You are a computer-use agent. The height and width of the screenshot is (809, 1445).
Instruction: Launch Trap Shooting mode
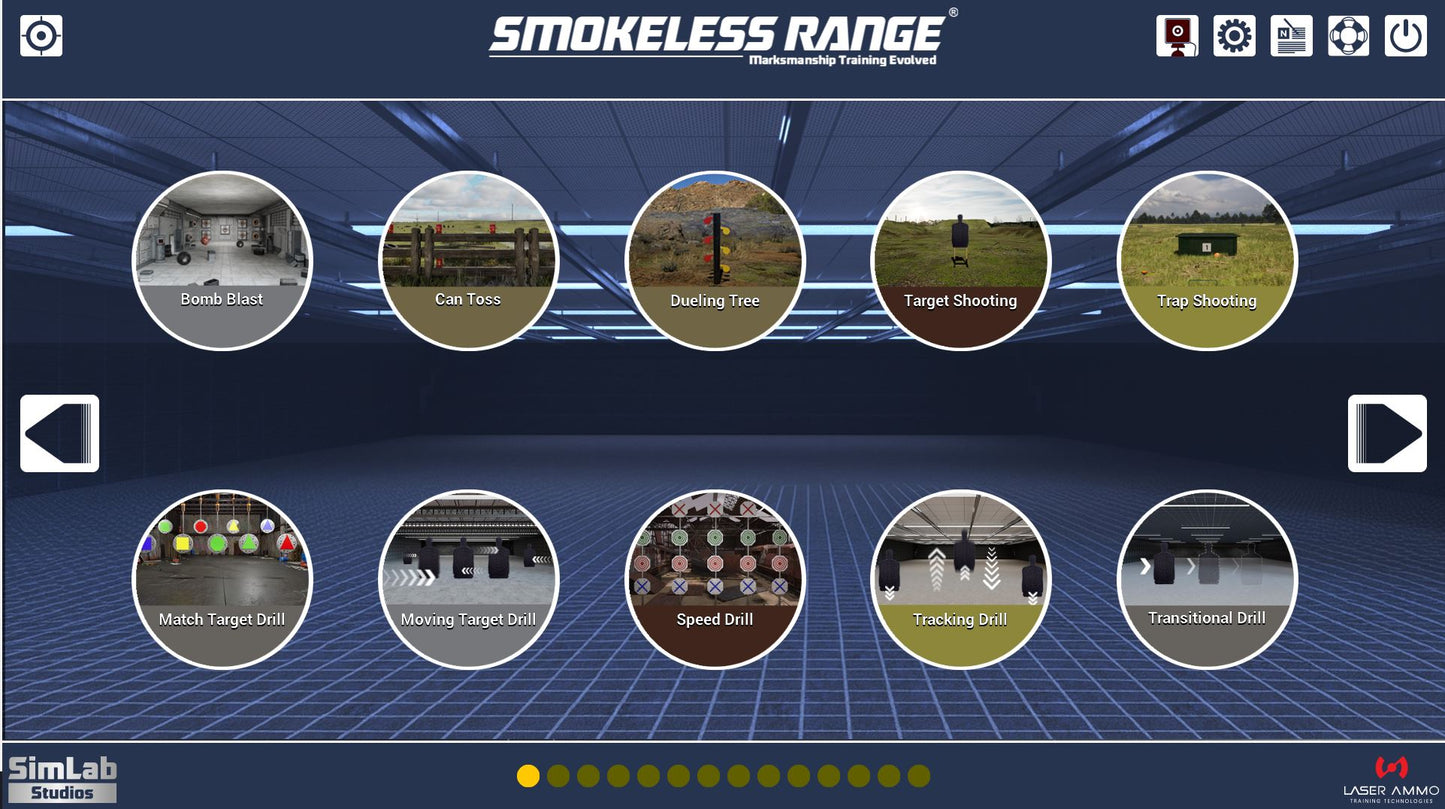(1208, 258)
